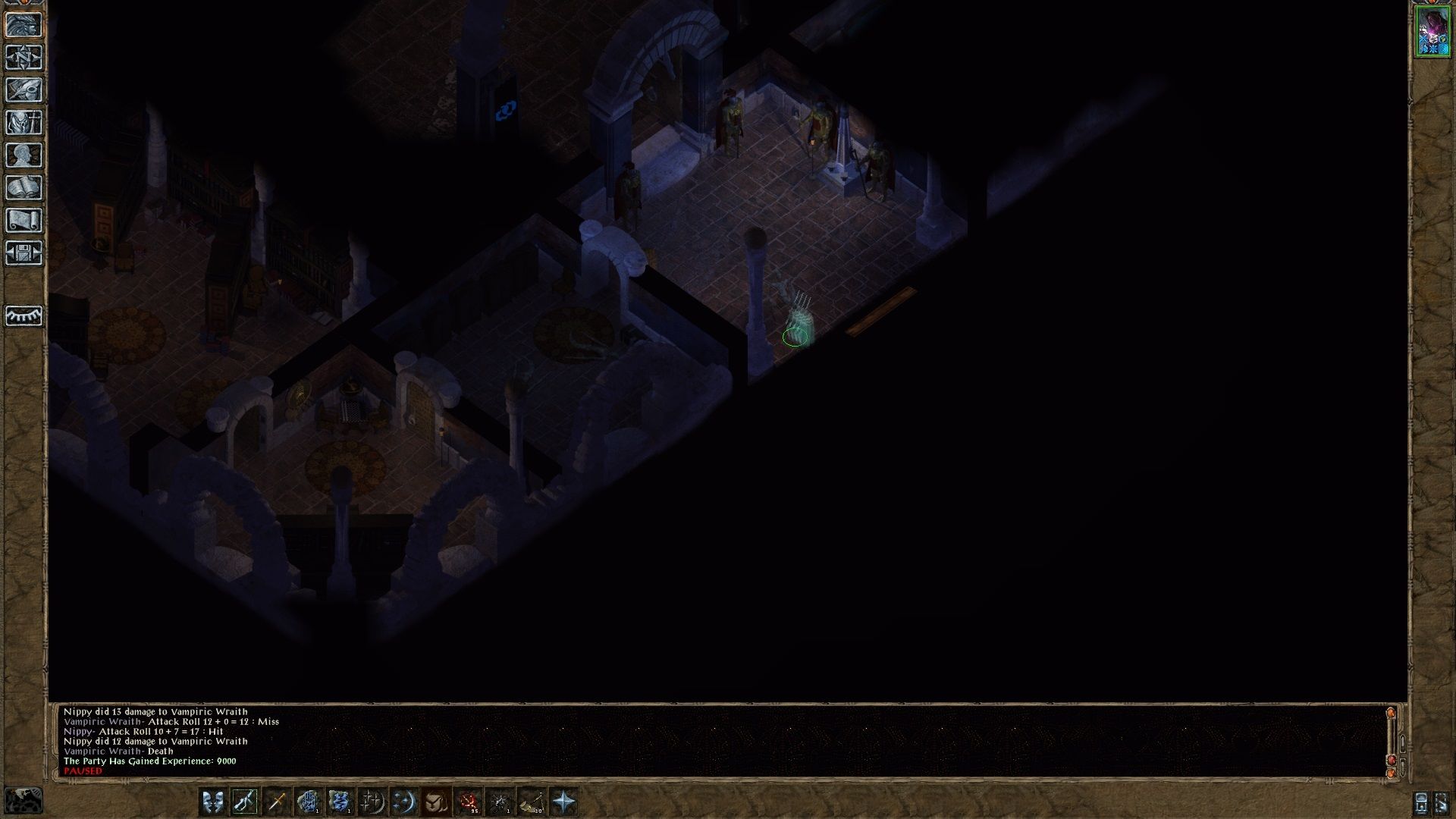Rest the party using the closed-eye icon

[x=25, y=316]
